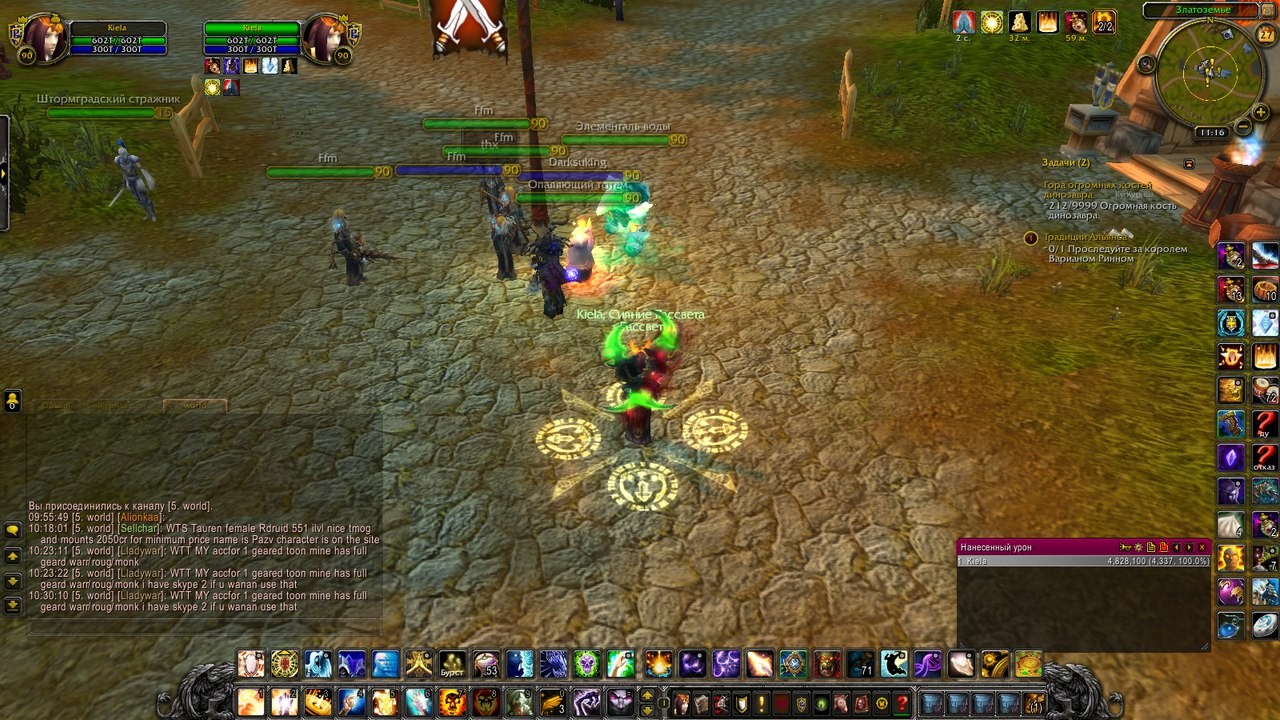Screen dimensions: 1280x720
Task: Select the World chat tab
Action: click(x=195, y=405)
